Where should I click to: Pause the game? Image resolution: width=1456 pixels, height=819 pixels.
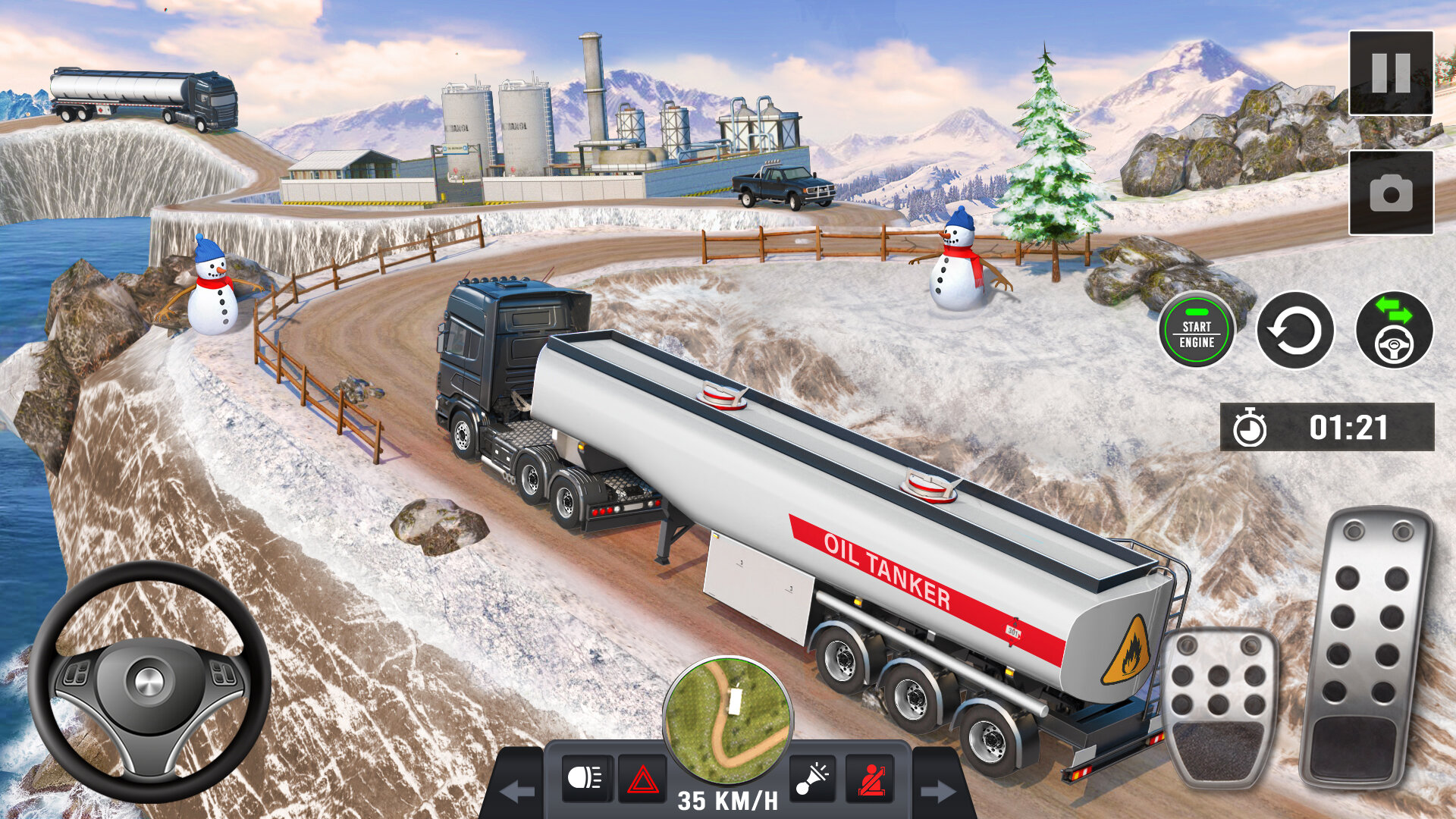point(1391,73)
